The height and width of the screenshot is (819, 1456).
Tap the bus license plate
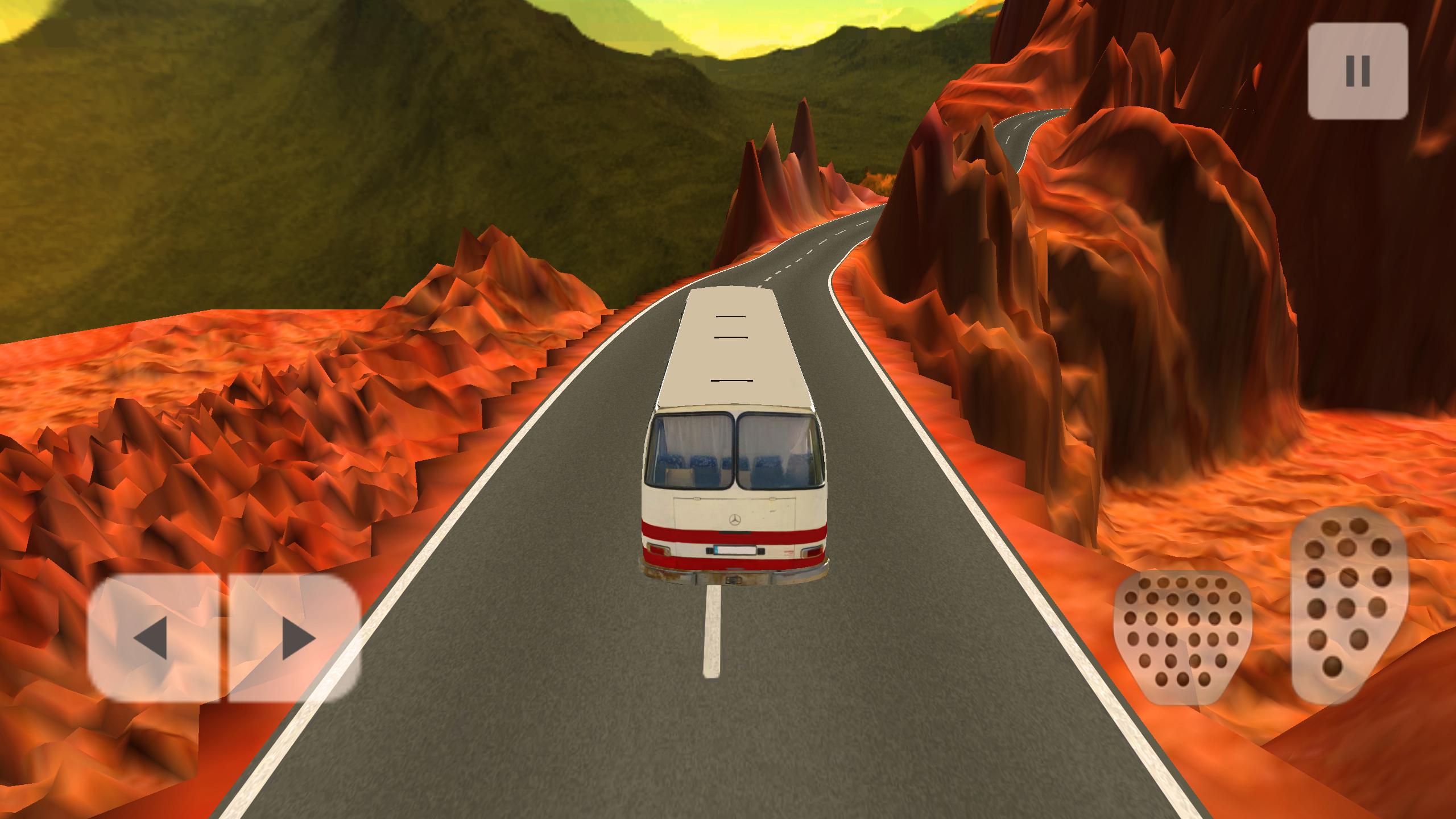tap(735, 551)
